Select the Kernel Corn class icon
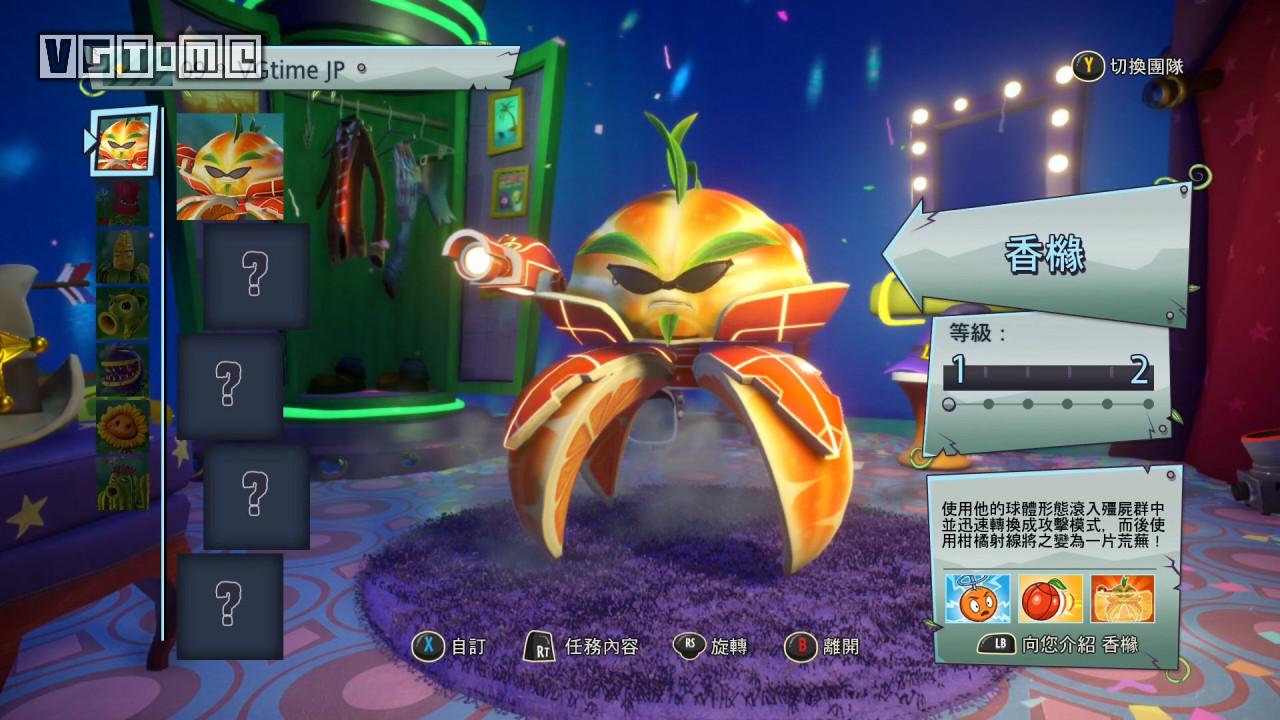 pyautogui.click(x=123, y=258)
